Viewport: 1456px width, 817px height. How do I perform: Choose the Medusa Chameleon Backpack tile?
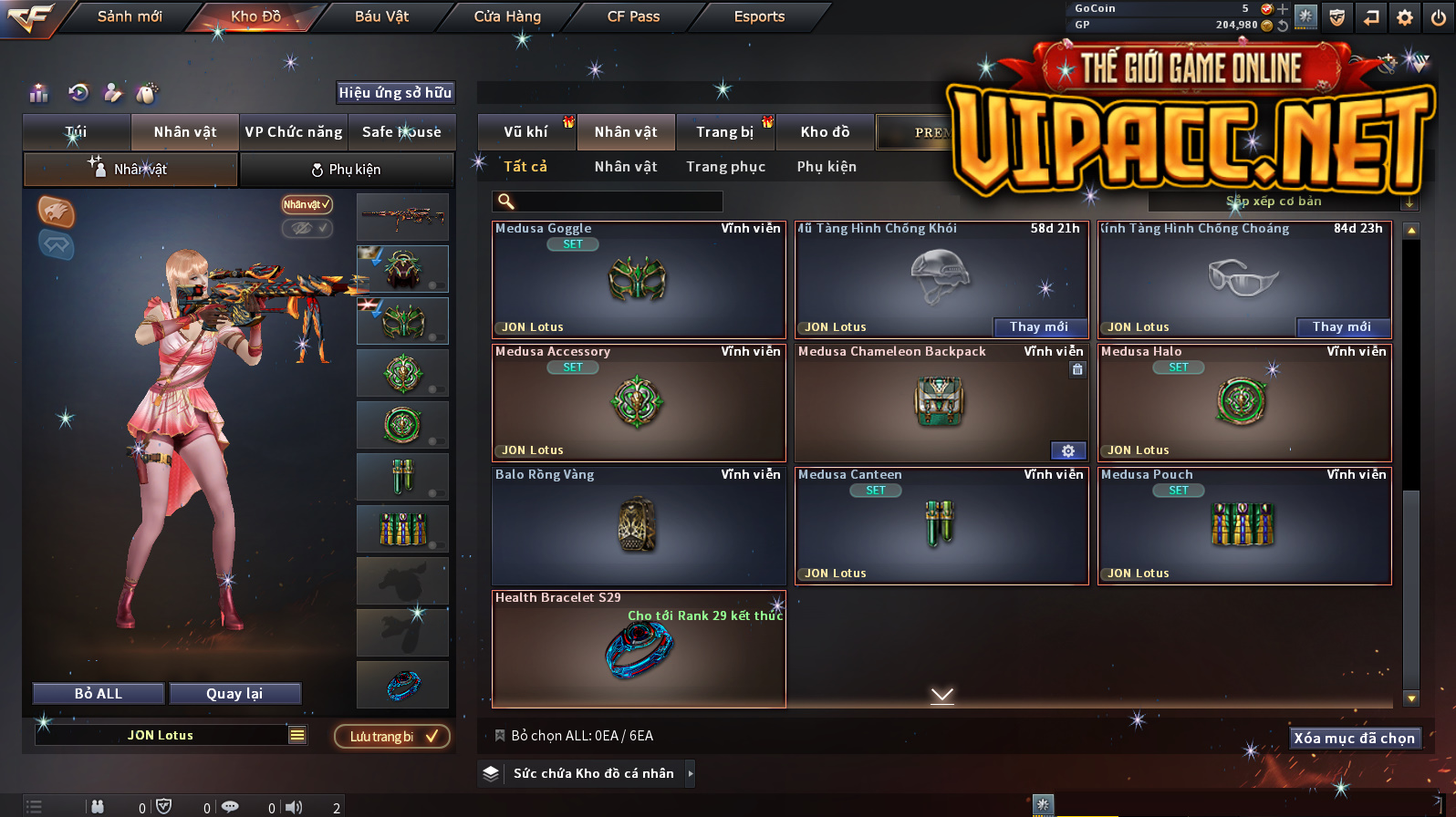(x=941, y=403)
